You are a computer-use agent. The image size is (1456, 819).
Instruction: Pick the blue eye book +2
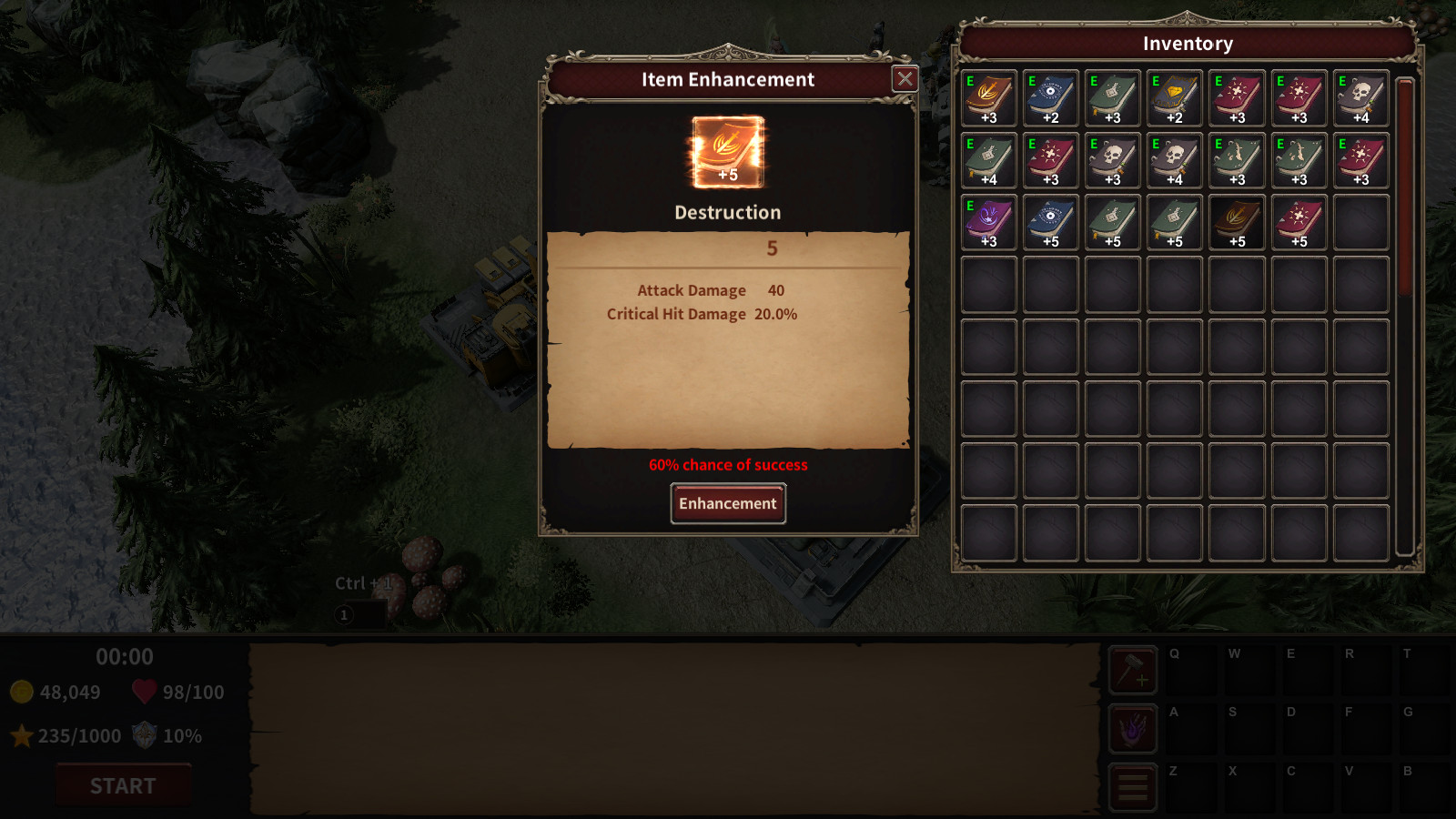coord(1051,98)
